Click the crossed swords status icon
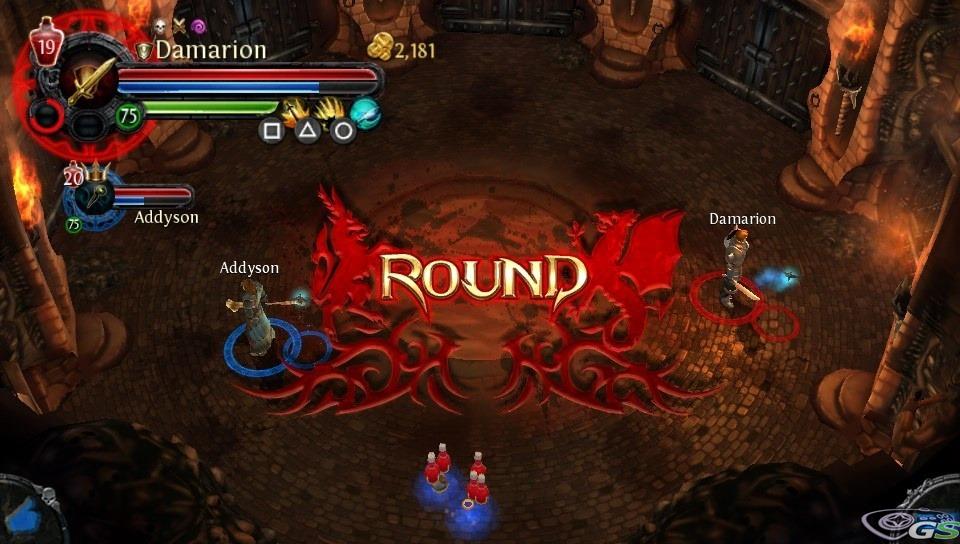 click(x=179, y=27)
